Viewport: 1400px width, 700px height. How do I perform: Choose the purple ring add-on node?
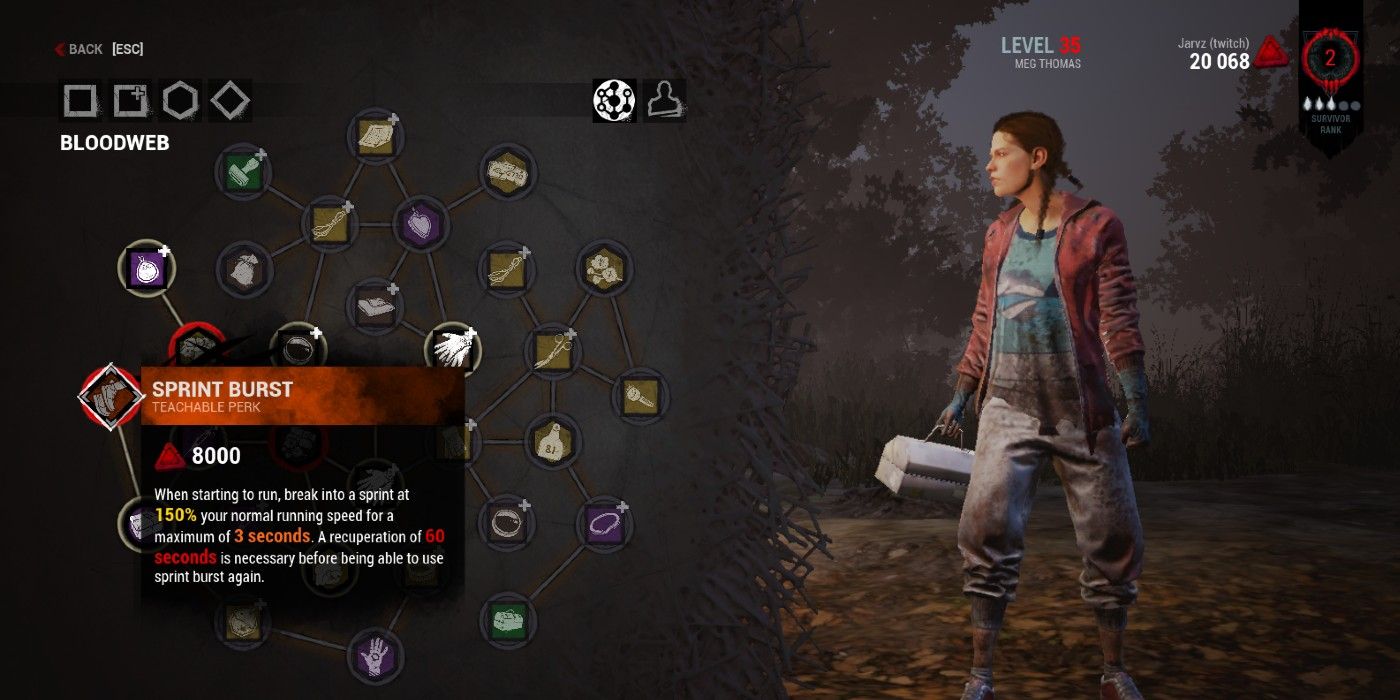point(605,522)
